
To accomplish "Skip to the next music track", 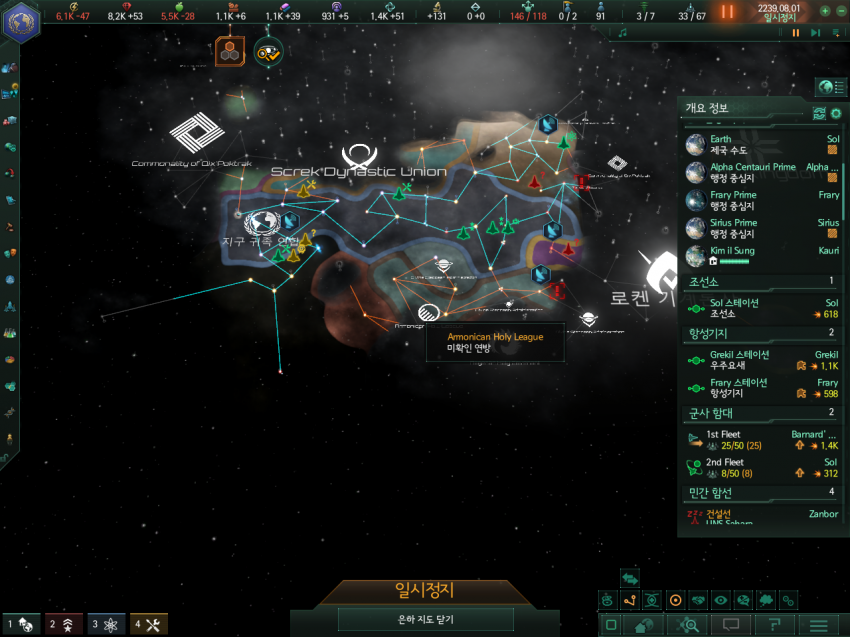I will (x=816, y=33).
